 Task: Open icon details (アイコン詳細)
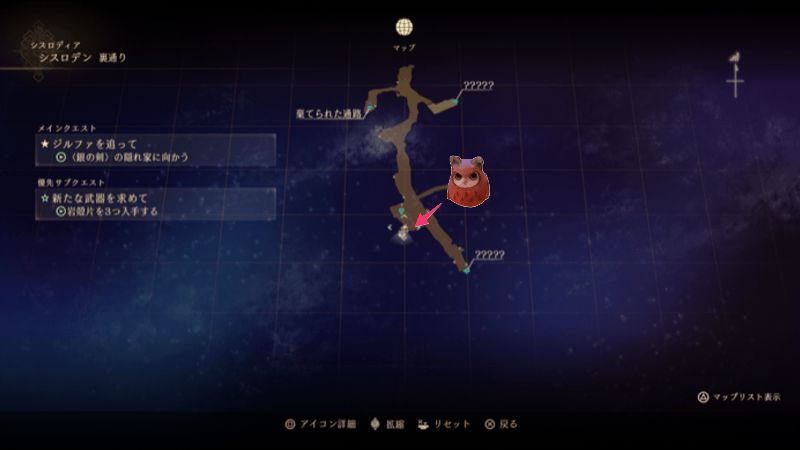point(321,424)
